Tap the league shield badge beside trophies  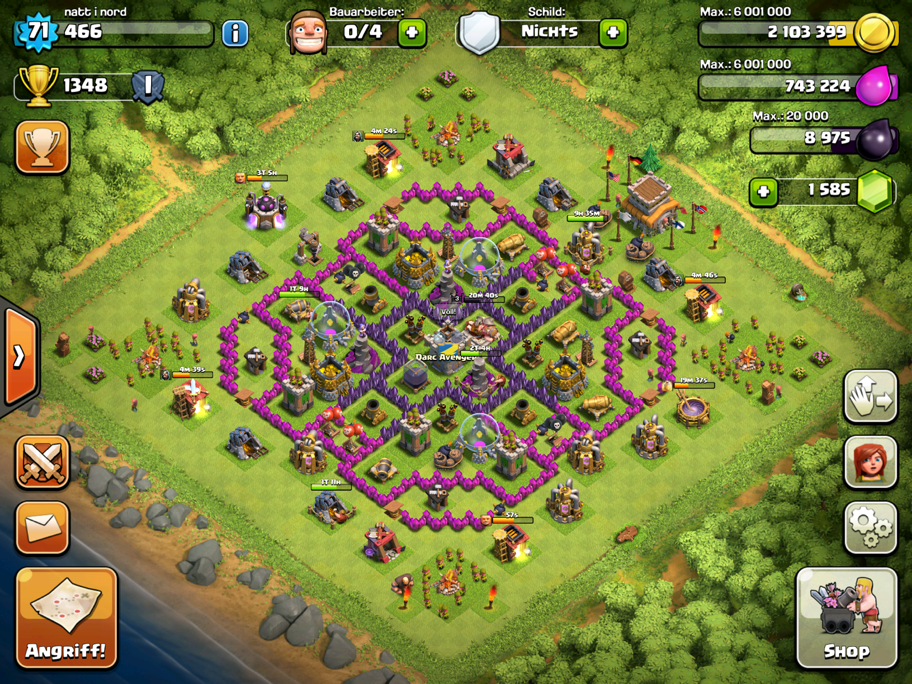[148, 86]
